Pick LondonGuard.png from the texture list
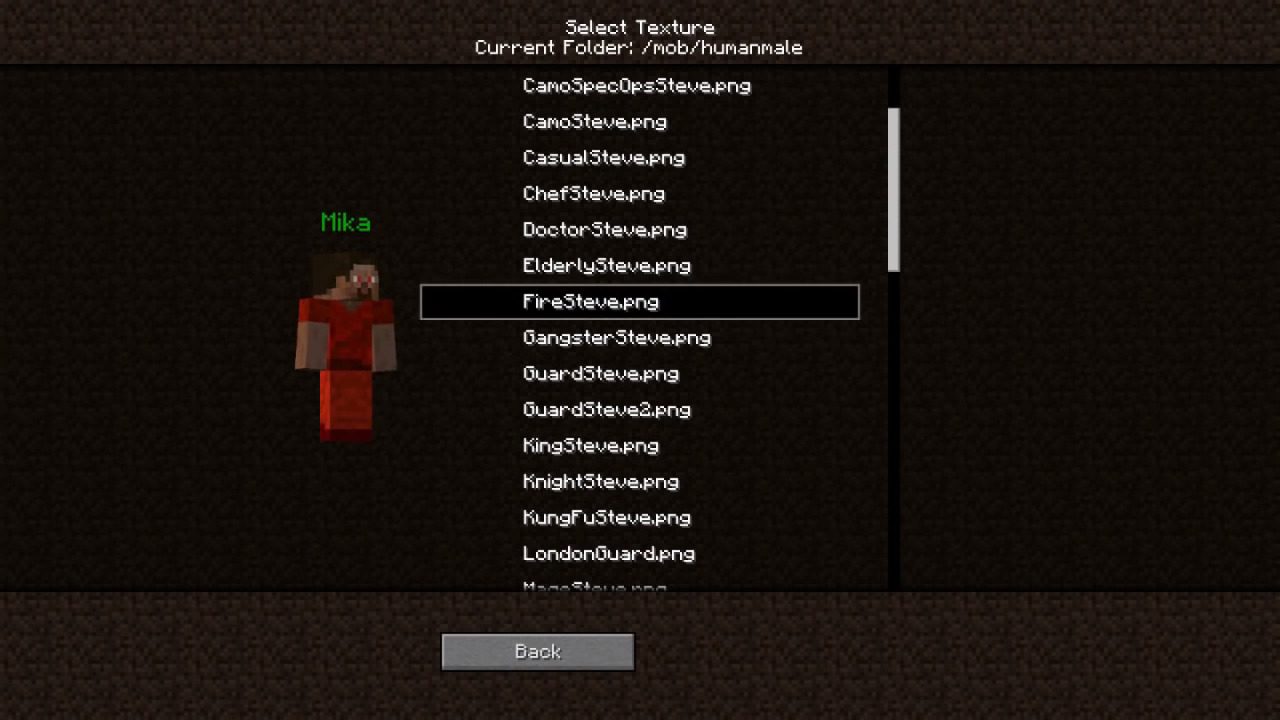This screenshot has width=1280, height=720. pos(609,554)
